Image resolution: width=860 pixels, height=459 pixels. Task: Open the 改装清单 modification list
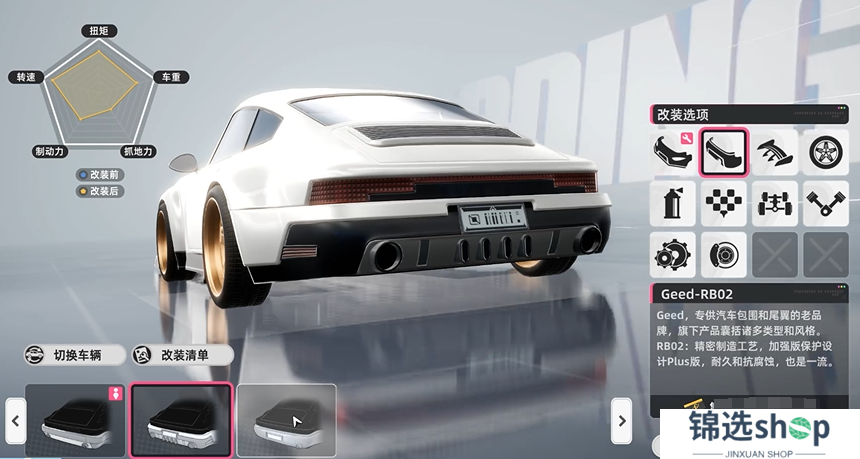point(182,355)
